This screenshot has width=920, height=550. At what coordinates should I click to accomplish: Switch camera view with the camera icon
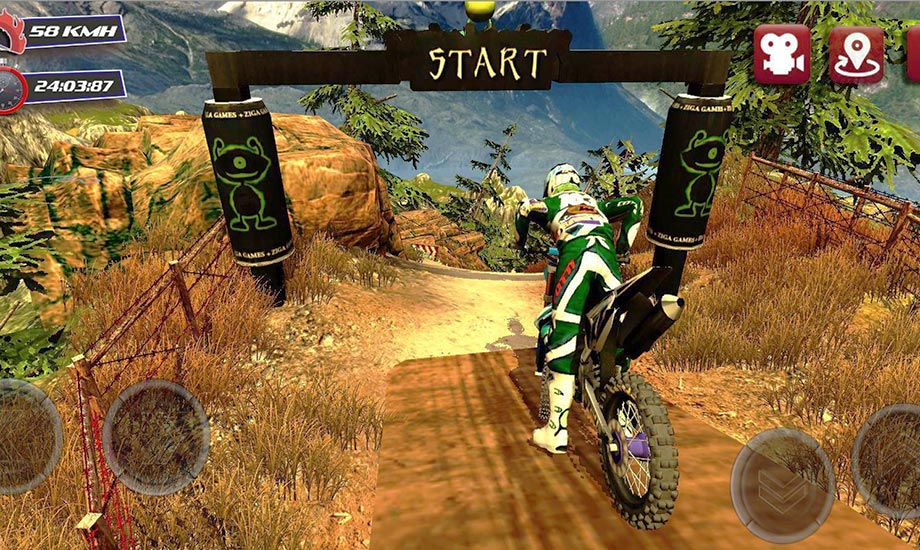[x=781, y=55]
